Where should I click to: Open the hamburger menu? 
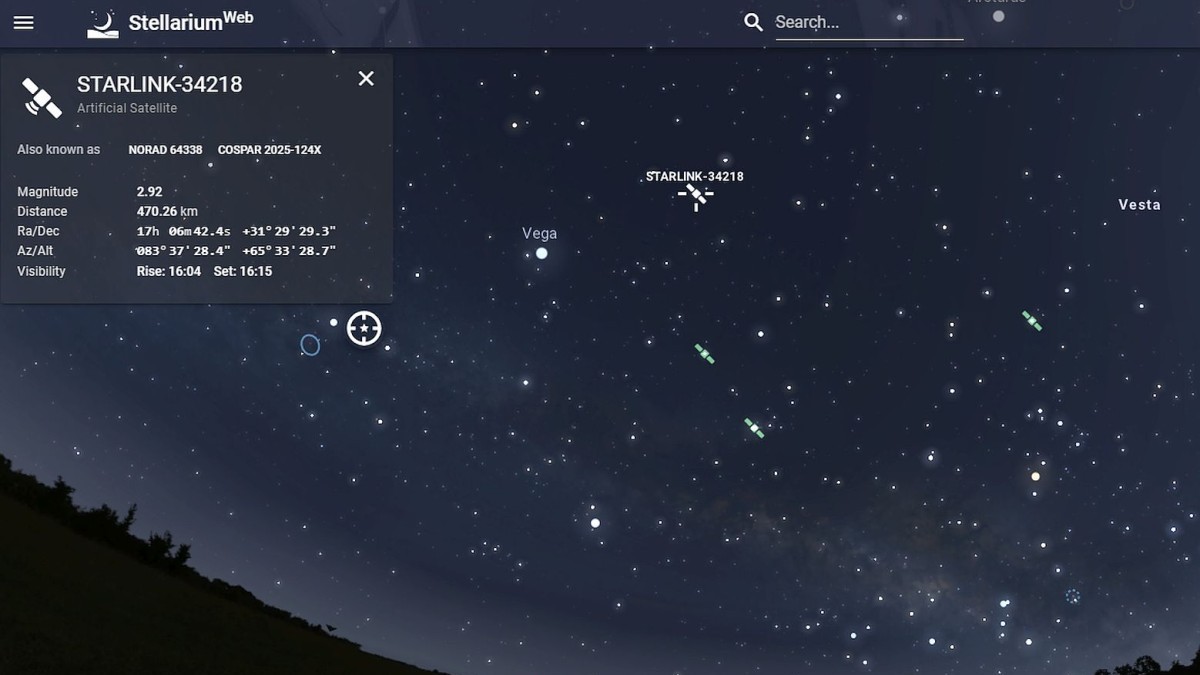(x=24, y=22)
